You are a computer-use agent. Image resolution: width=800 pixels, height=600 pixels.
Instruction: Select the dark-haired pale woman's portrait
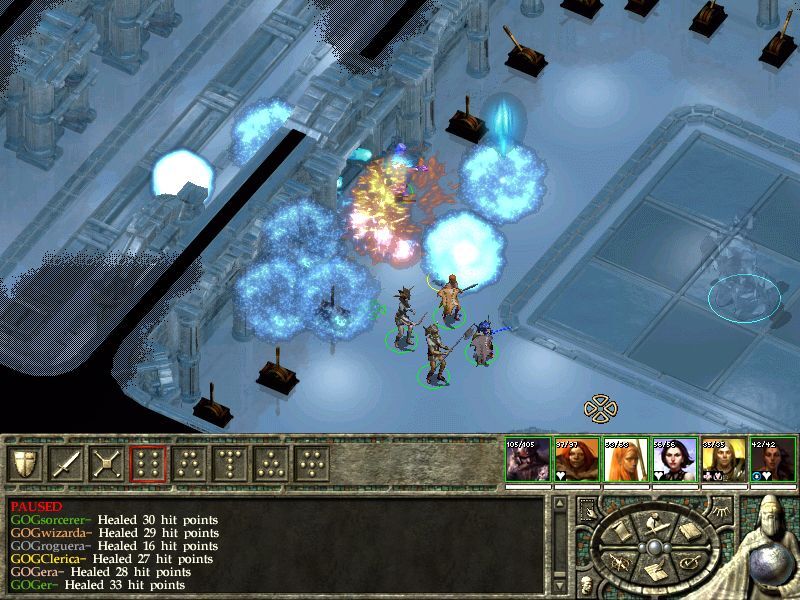(x=673, y=460)
